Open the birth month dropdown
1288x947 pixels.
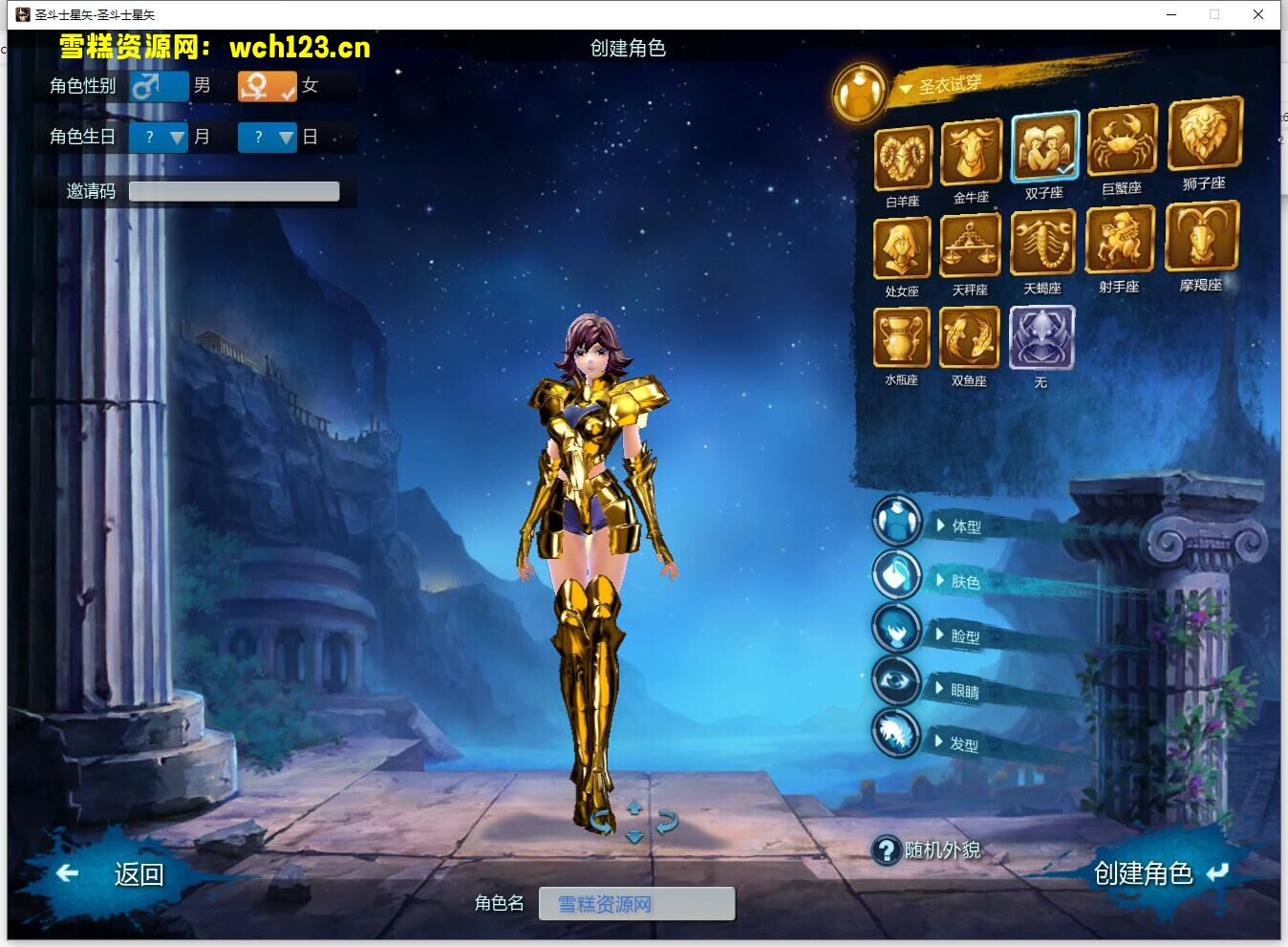pos(158,137)
